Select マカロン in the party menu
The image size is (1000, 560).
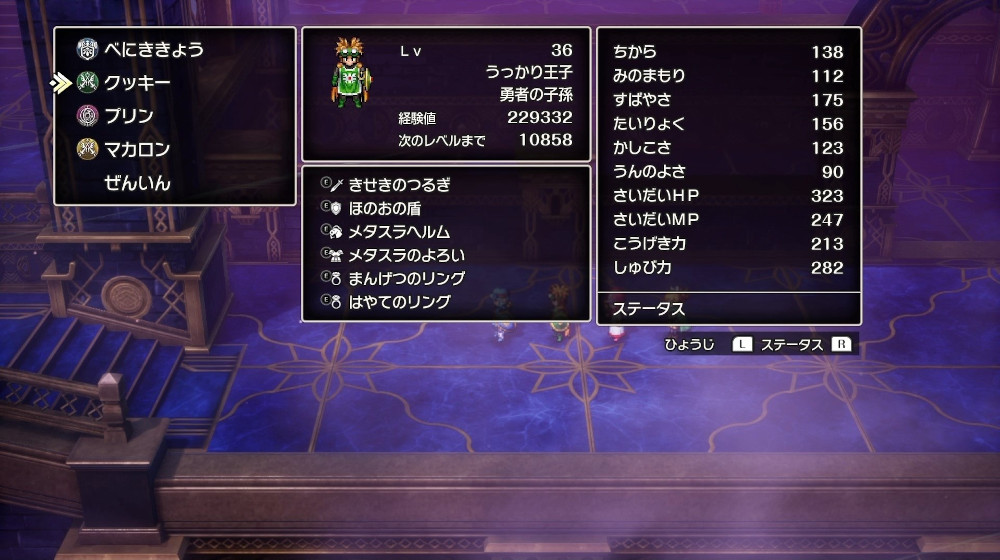click(x=137, y=150)
